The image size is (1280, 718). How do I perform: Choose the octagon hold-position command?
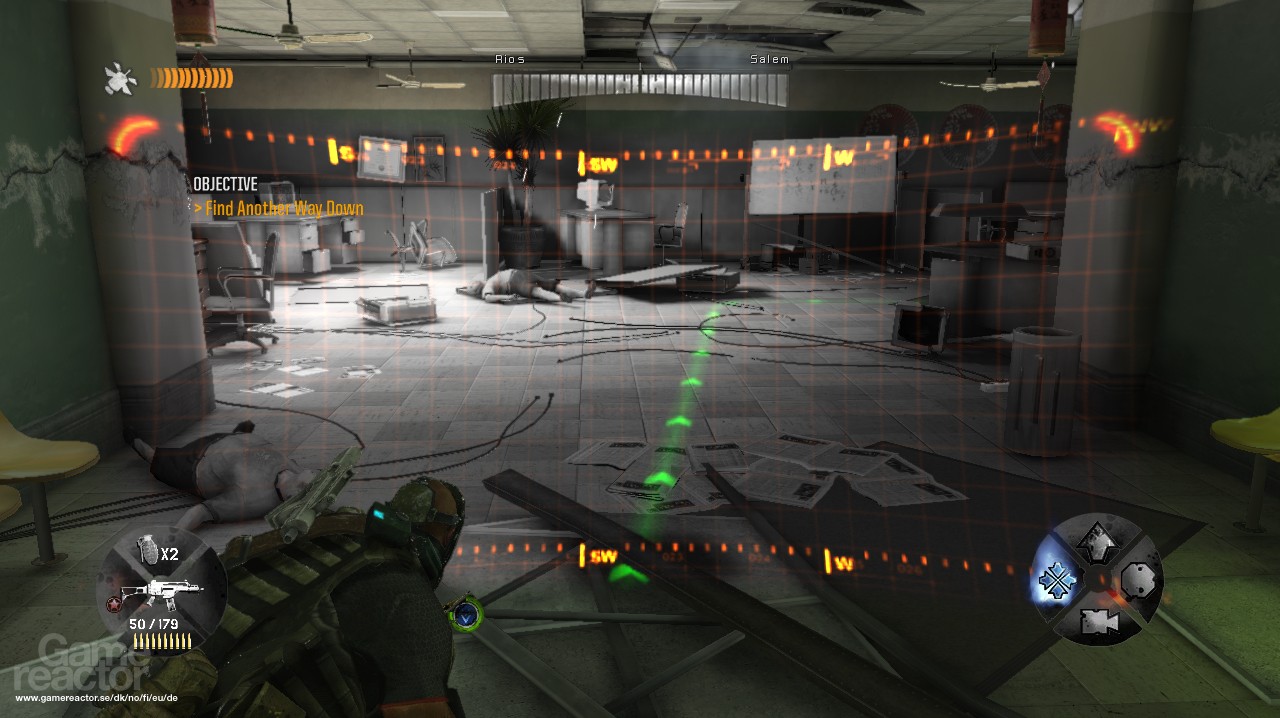point(1138,580)
